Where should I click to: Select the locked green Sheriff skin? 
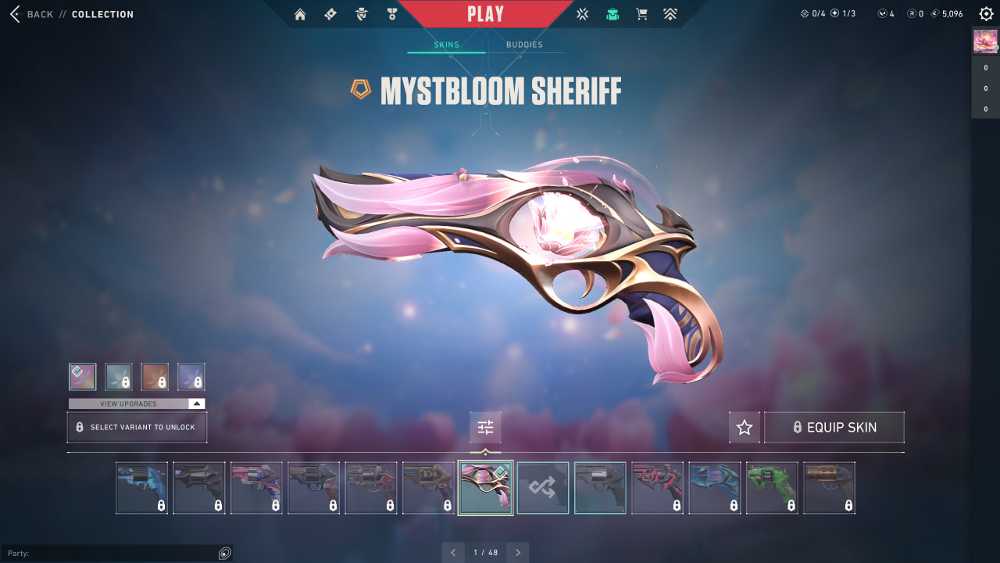point(772,488)
